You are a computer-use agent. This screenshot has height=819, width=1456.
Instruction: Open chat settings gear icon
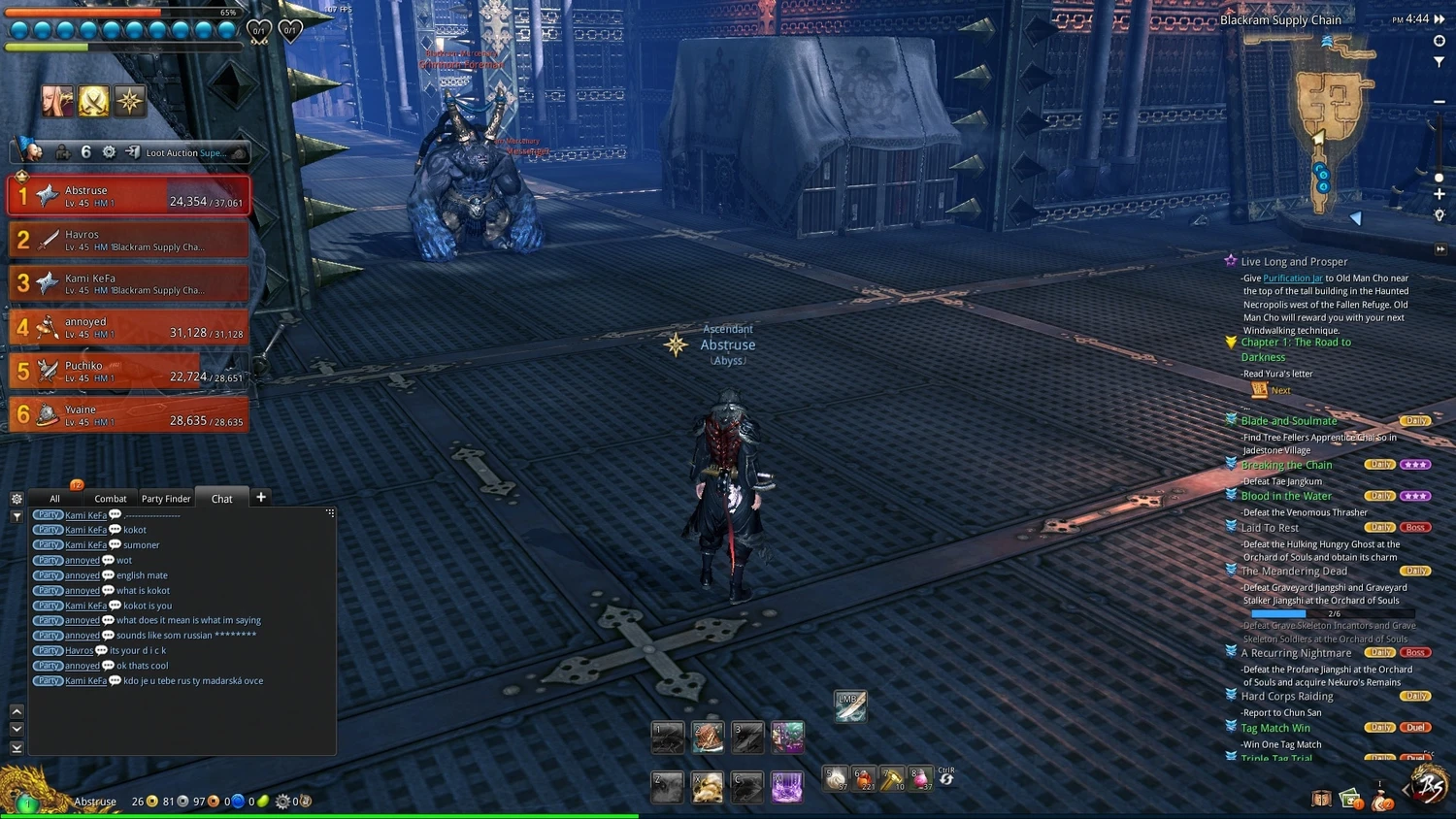click(17, 499)
